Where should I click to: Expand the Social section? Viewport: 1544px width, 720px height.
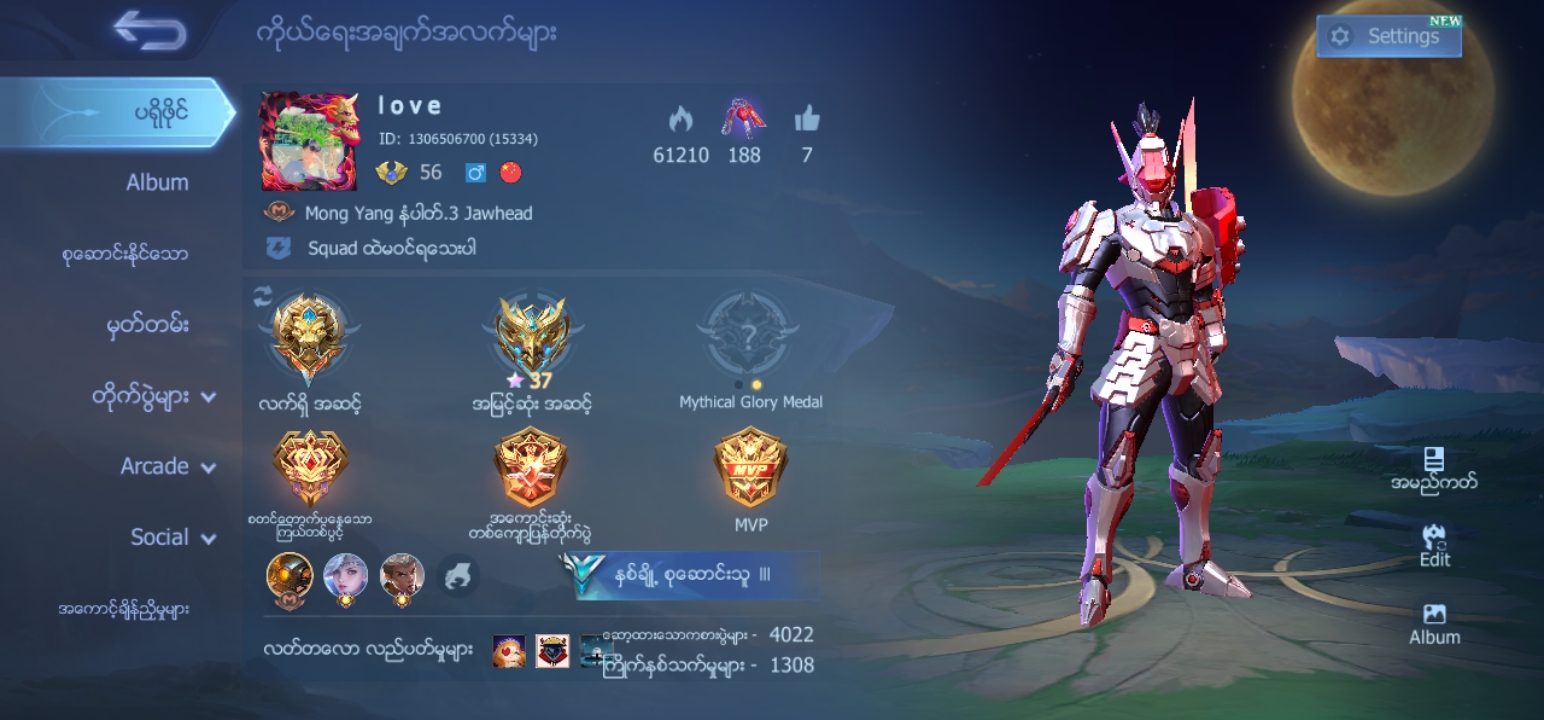click(x=173, y=537)
